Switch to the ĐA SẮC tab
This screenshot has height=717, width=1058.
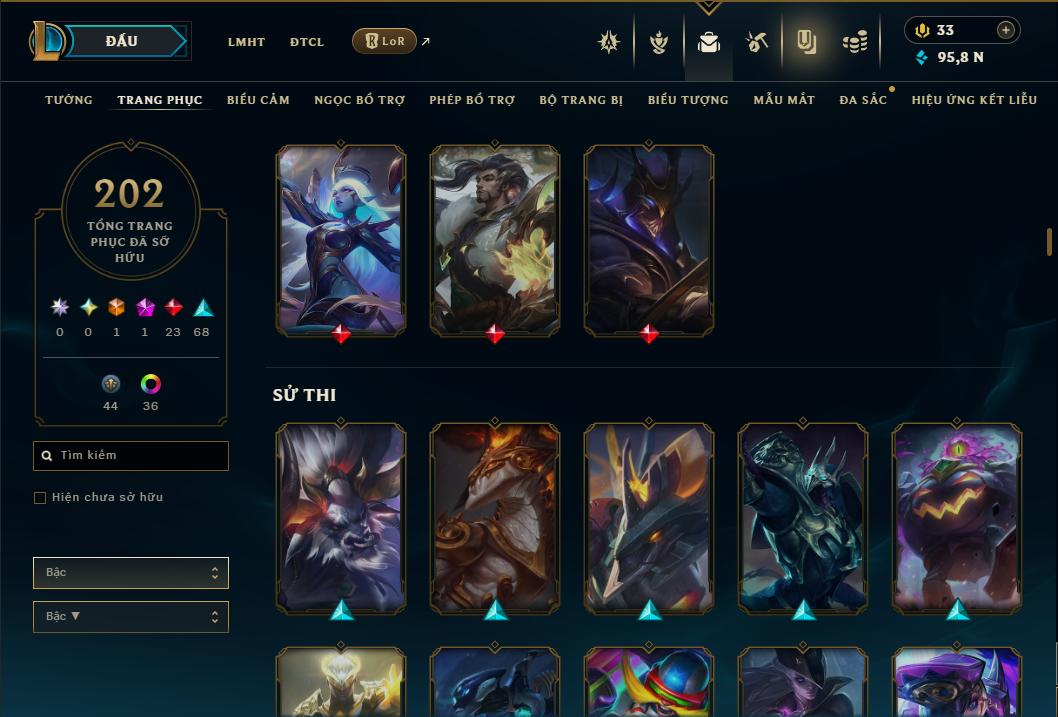click(x=863, y=100)
